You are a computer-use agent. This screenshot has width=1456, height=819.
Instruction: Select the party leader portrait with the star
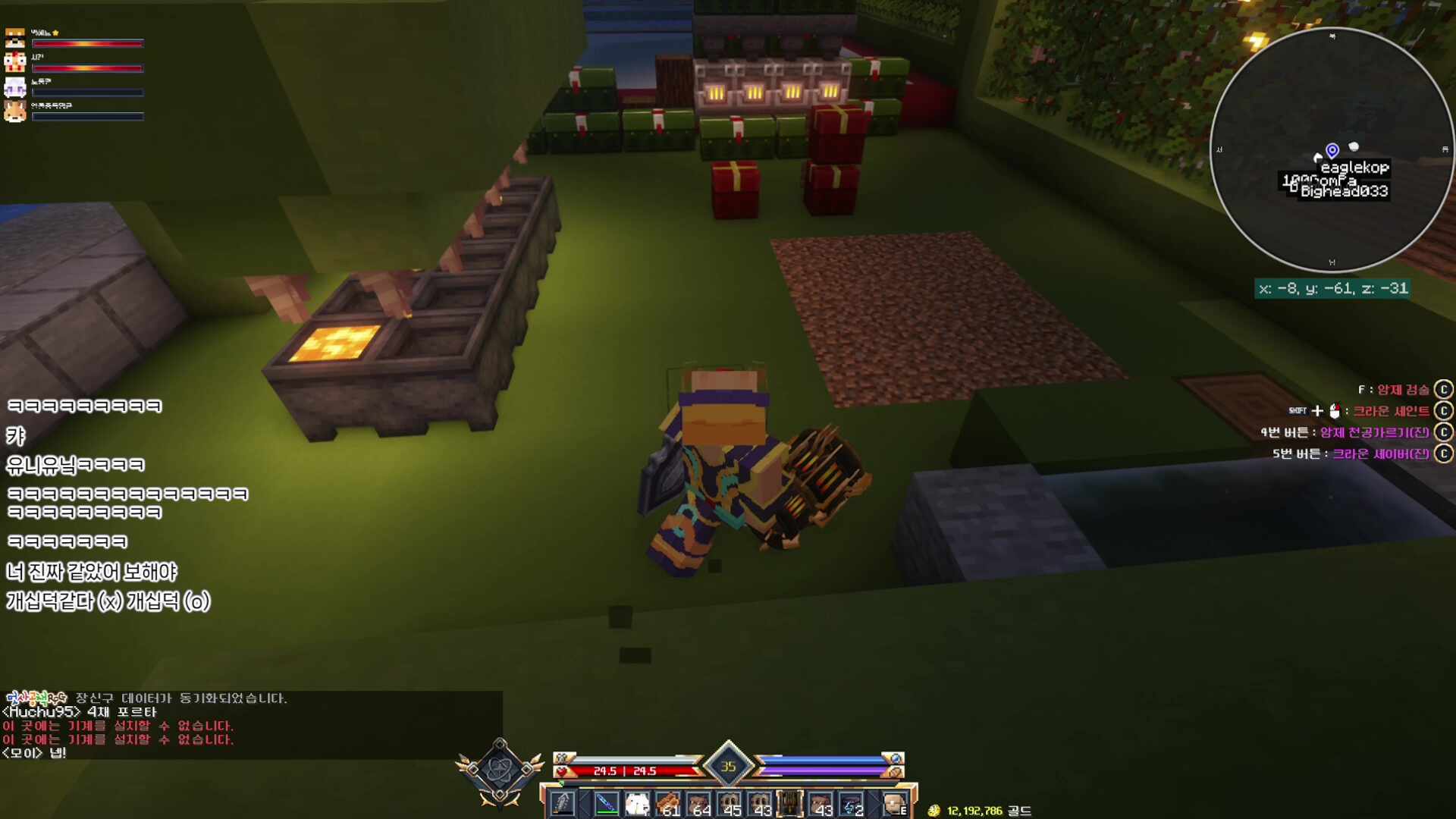click(x=15, y=38)
